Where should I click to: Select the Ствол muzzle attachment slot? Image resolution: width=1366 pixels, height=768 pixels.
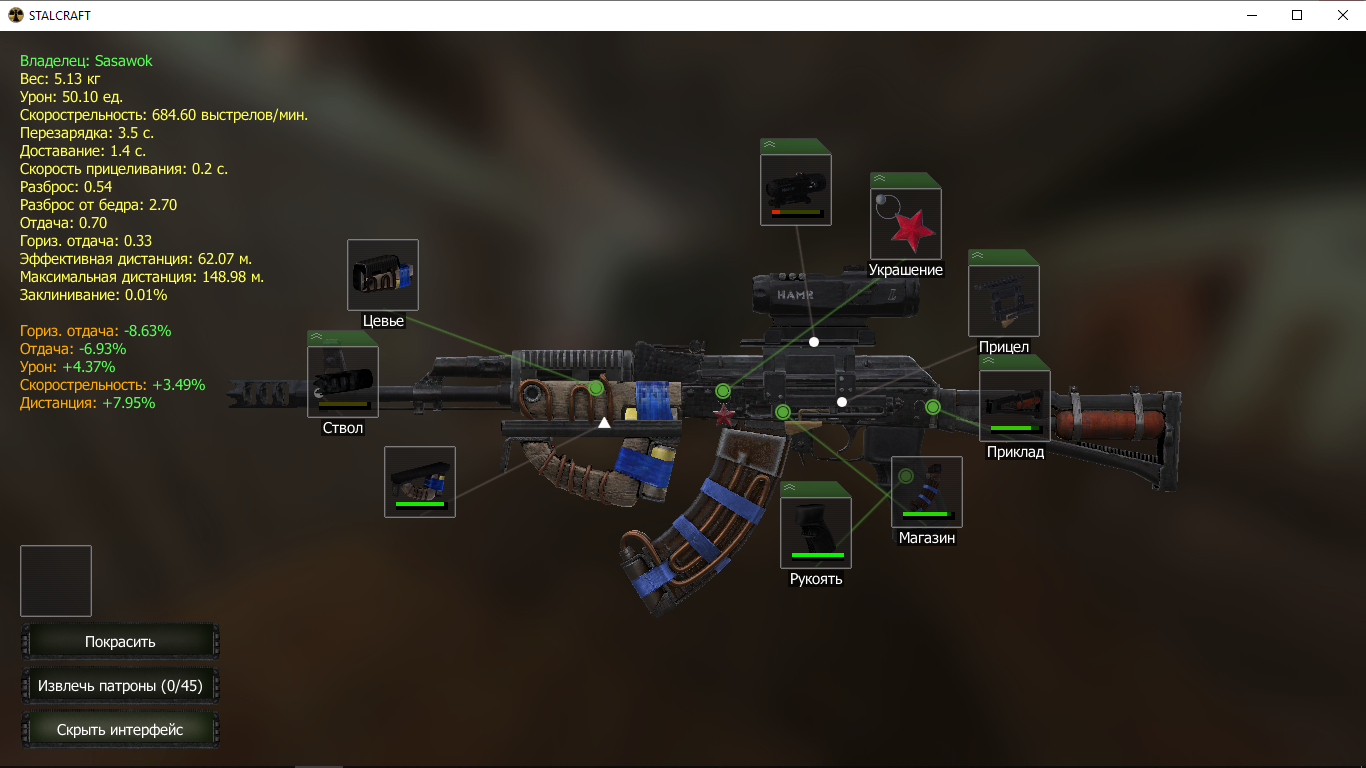tap(343, 381)
